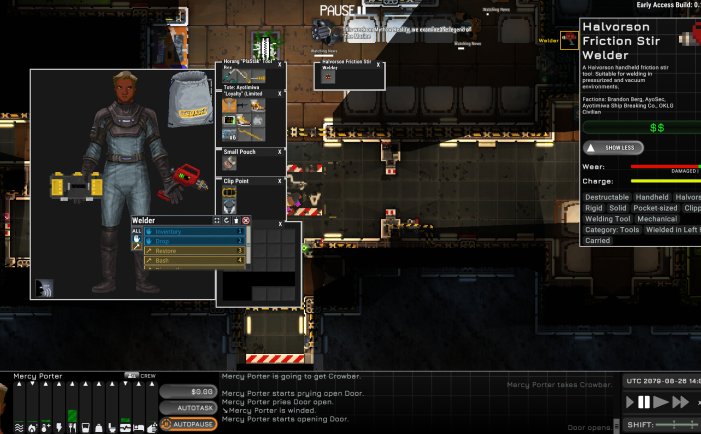Select the welder slot in Halvorson container

[x=326, y=77]
